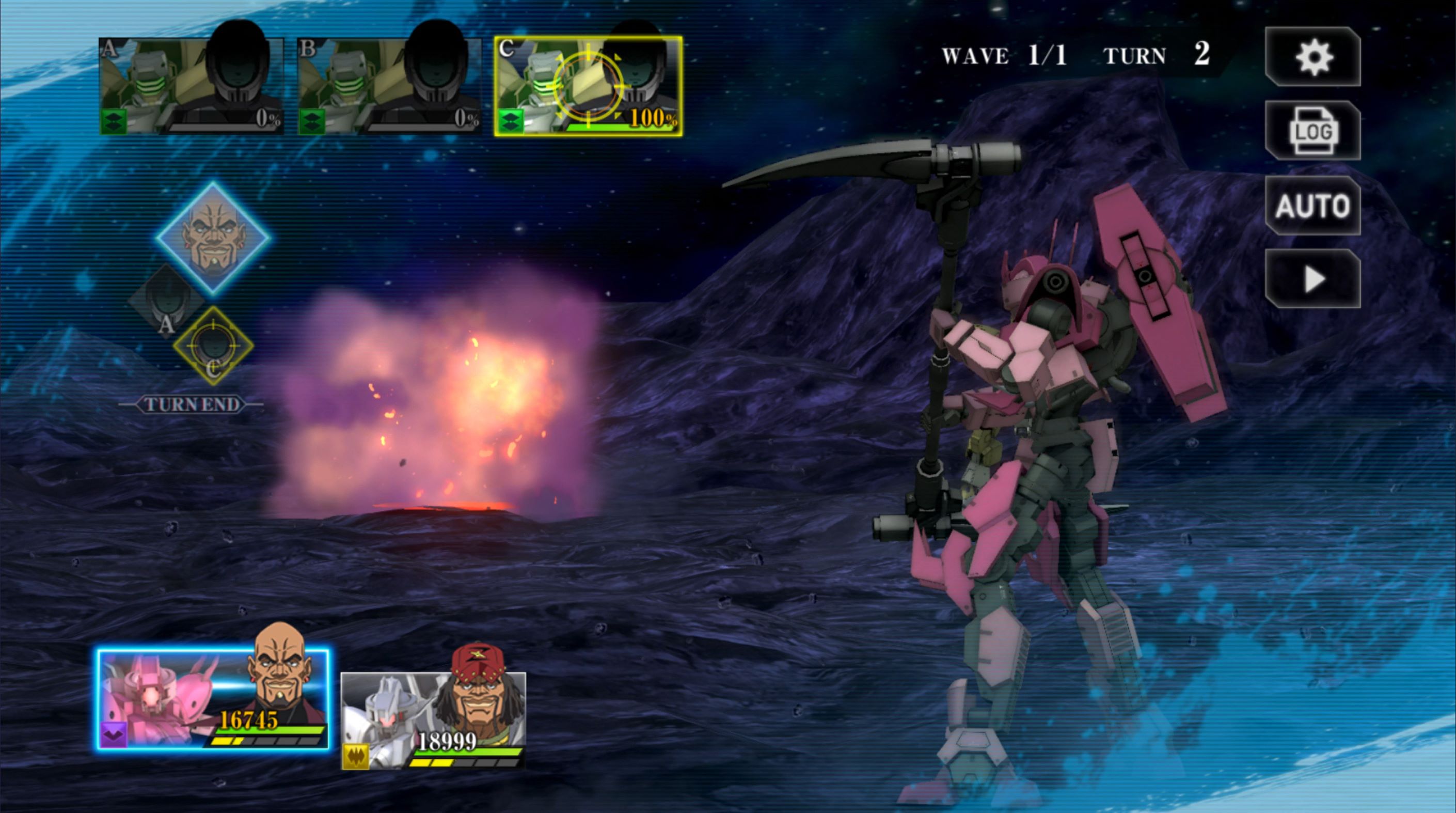Select enemy unit B portrait
The height and width of the screenshot is (813, 1456).
tap(389, 86)
